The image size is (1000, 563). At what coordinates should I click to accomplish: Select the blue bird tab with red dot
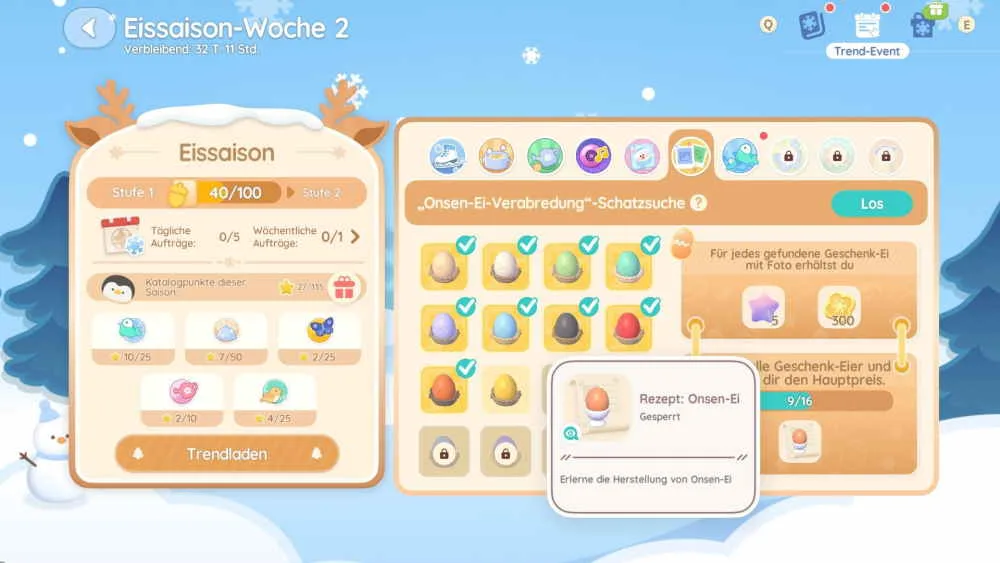(740, 155)
